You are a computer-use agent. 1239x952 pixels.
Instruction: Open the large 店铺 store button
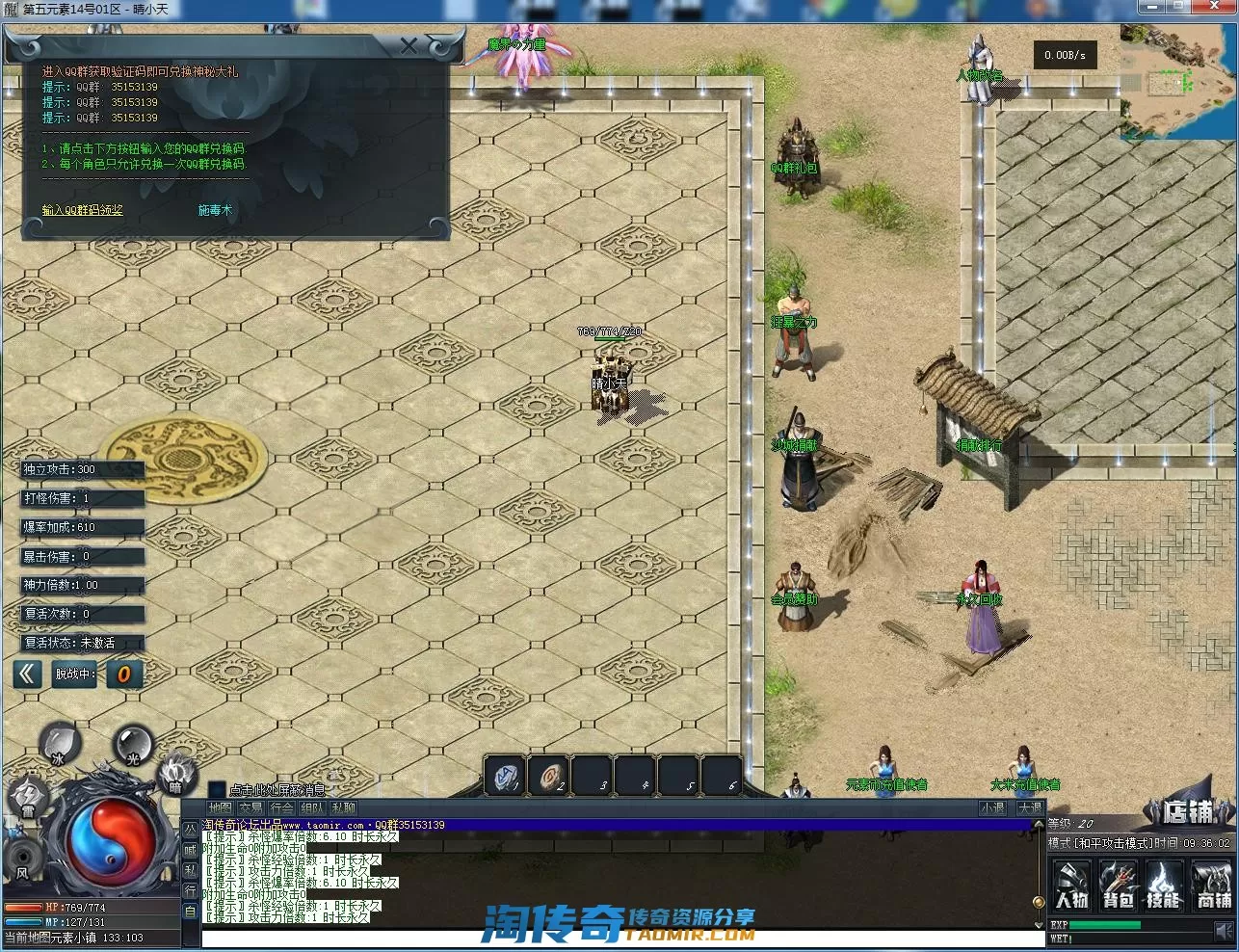1187,812
